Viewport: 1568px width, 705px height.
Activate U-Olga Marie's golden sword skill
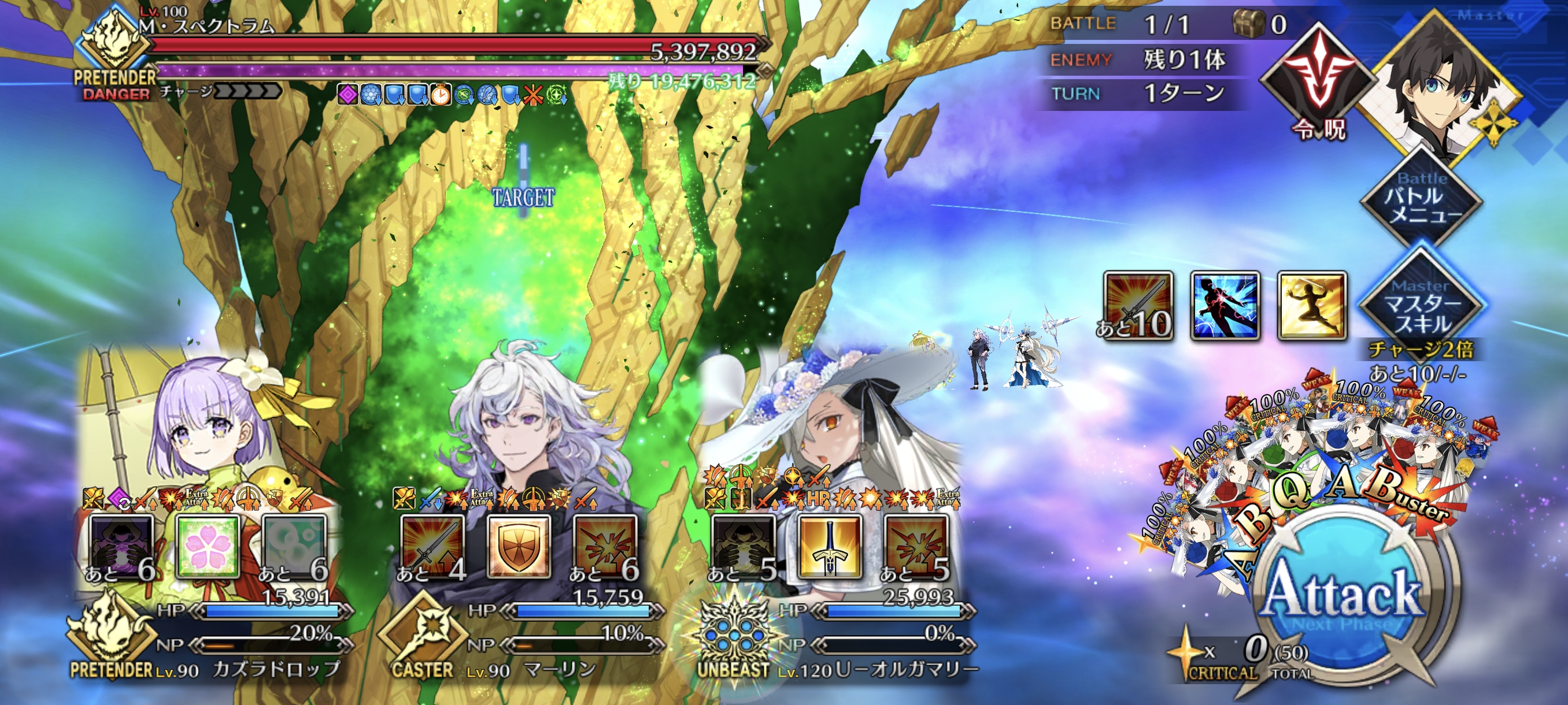click(830, 546)
